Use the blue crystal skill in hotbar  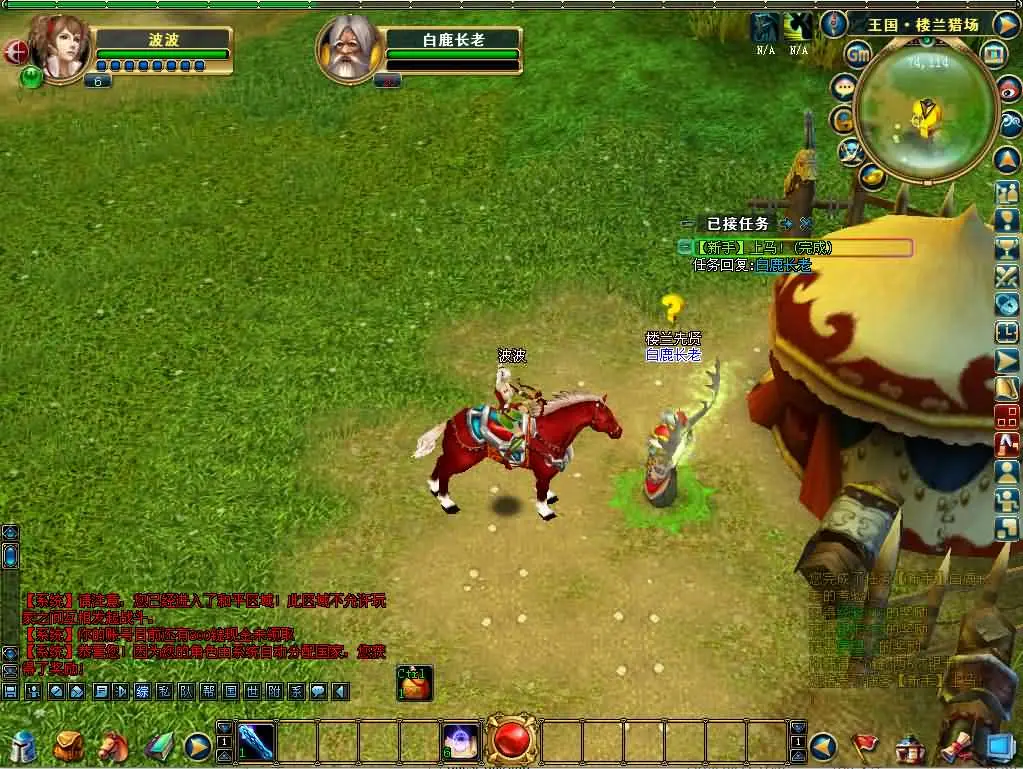(x=256, y=742)
